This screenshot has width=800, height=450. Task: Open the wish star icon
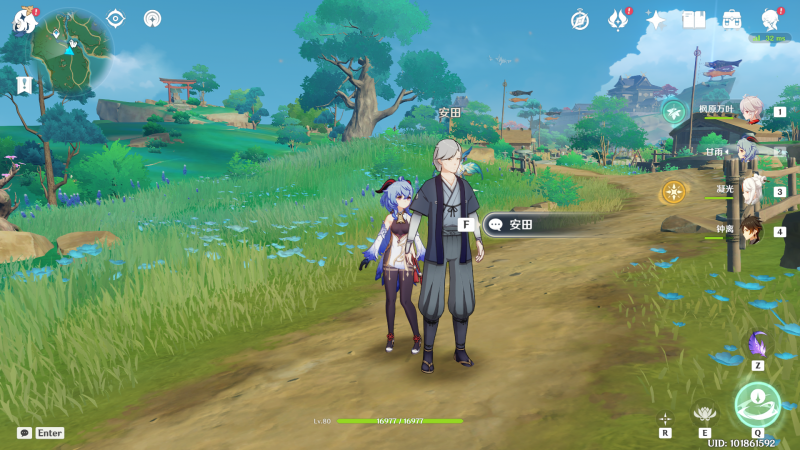656,19
